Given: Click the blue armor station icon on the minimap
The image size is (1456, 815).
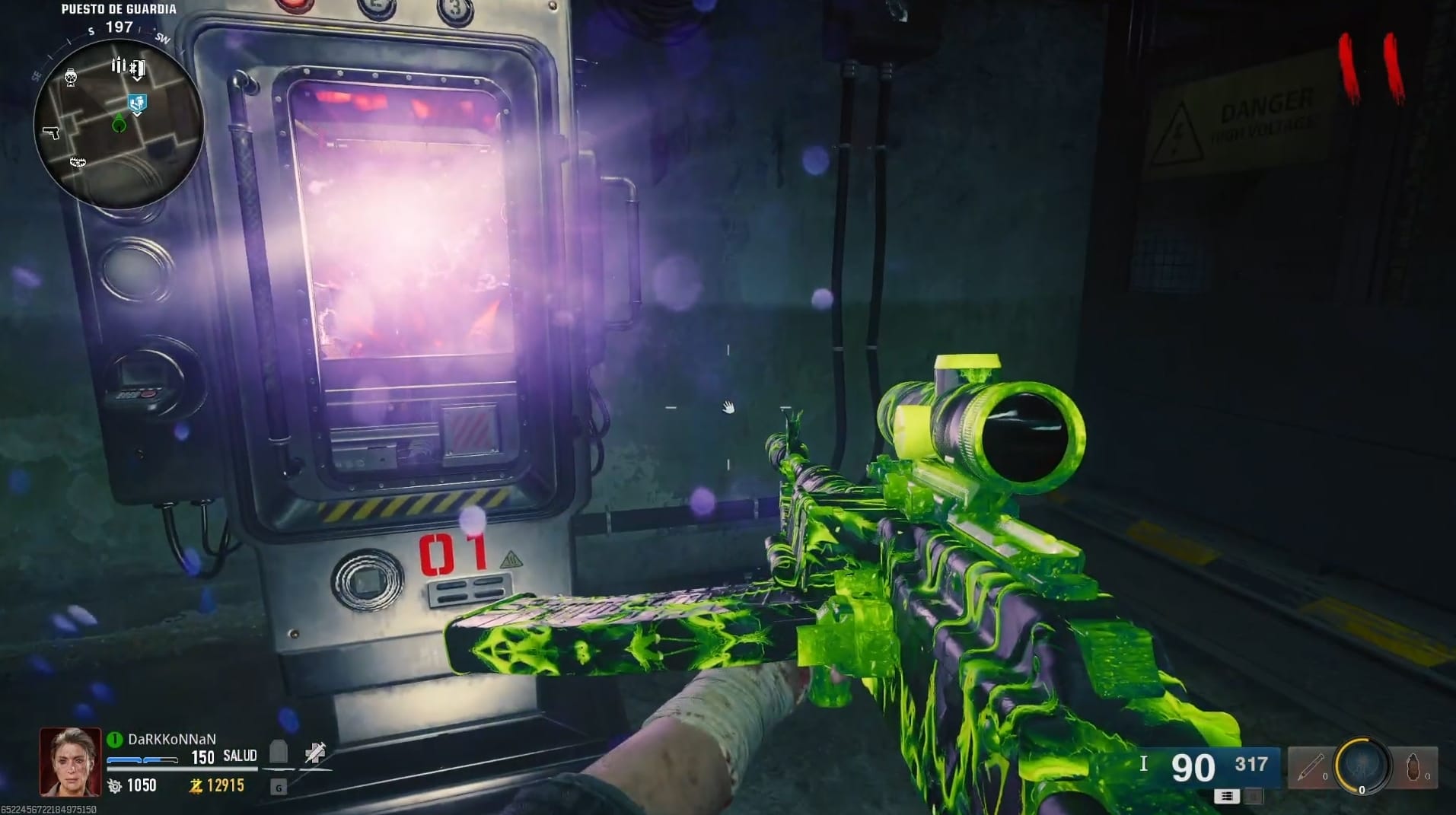Looking at the screenshot, I should click(137, 102).
